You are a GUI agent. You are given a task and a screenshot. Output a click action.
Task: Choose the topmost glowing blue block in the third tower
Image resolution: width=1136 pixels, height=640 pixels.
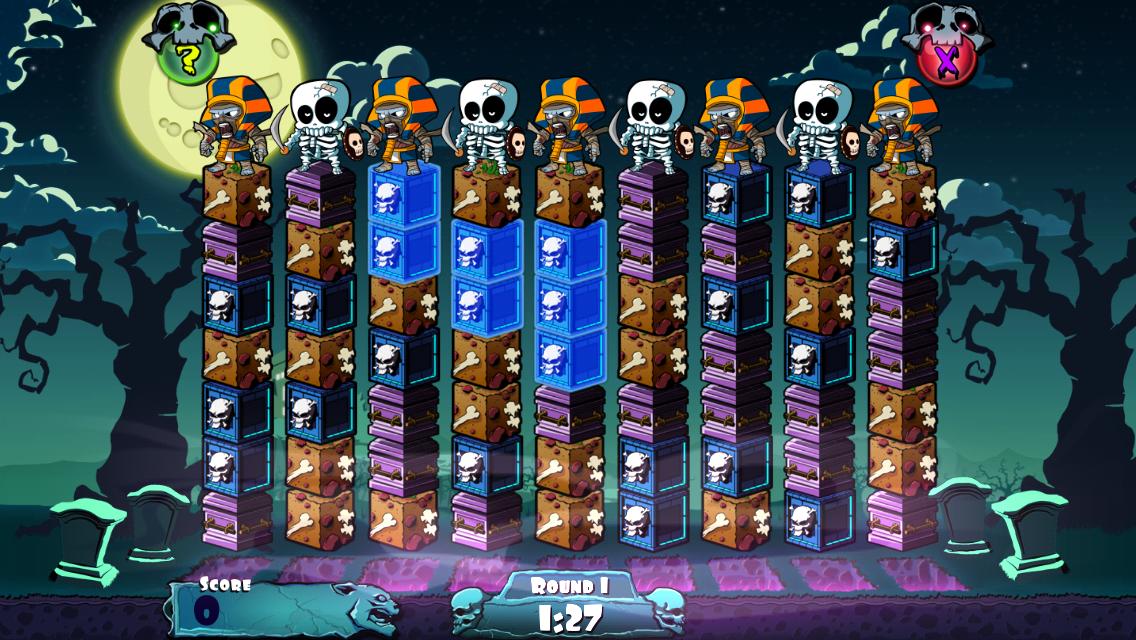(x=403, y=194)
